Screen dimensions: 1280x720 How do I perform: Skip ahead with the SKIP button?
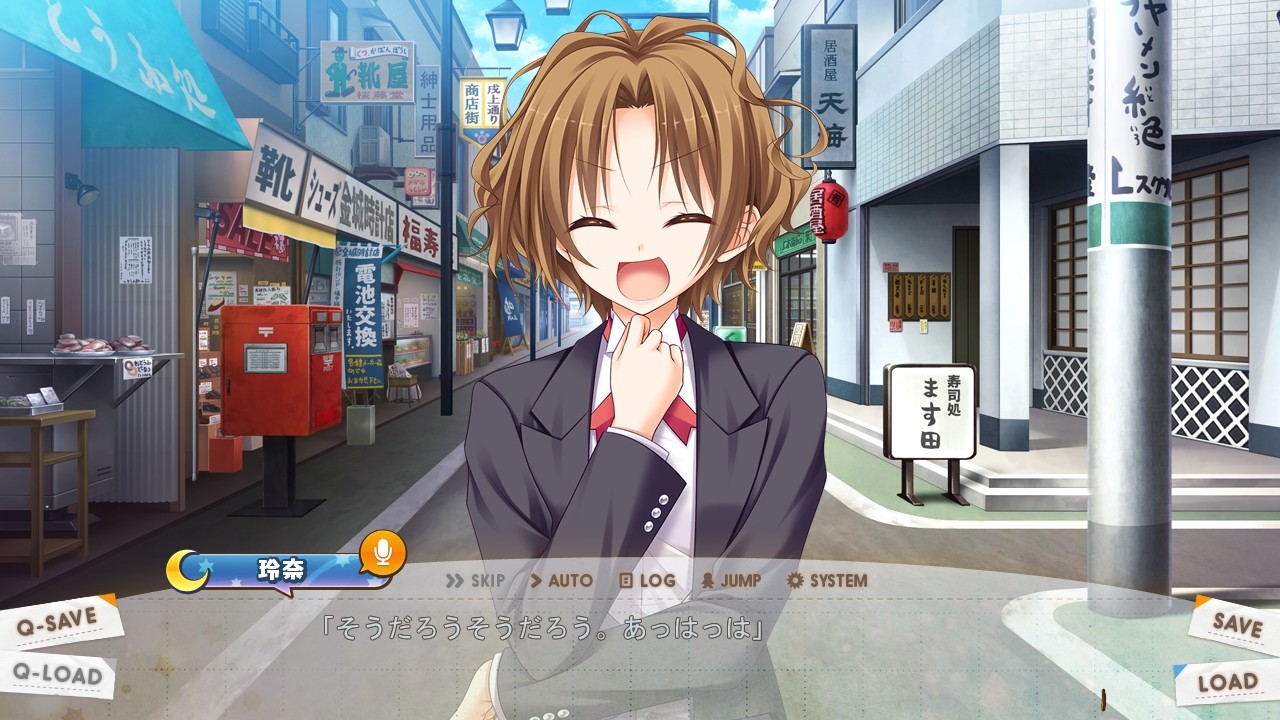(x=475, y=580)
